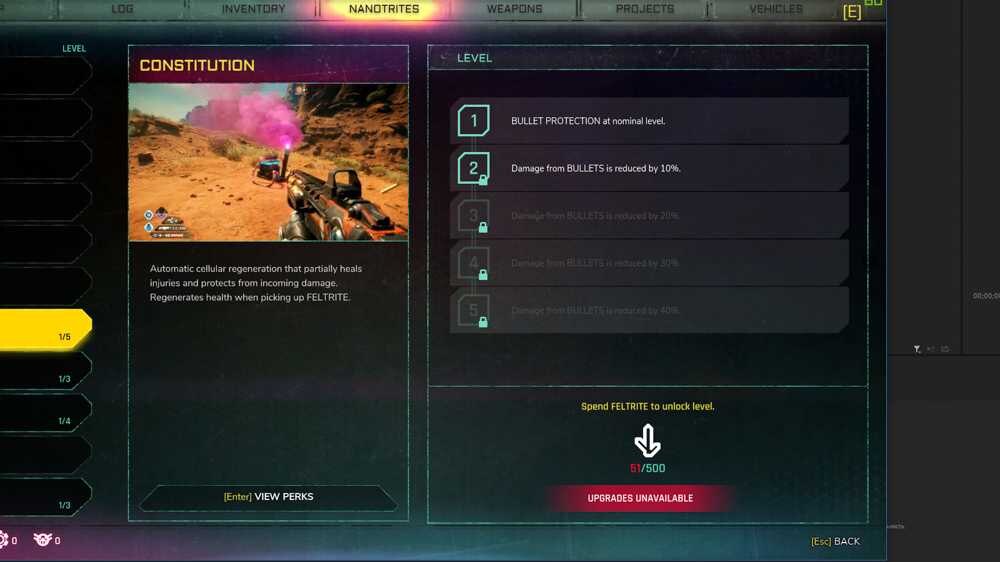Select level 1 Bullet Protection row
This screenshot has width=1000, height=562.
[x=648, y=121]
